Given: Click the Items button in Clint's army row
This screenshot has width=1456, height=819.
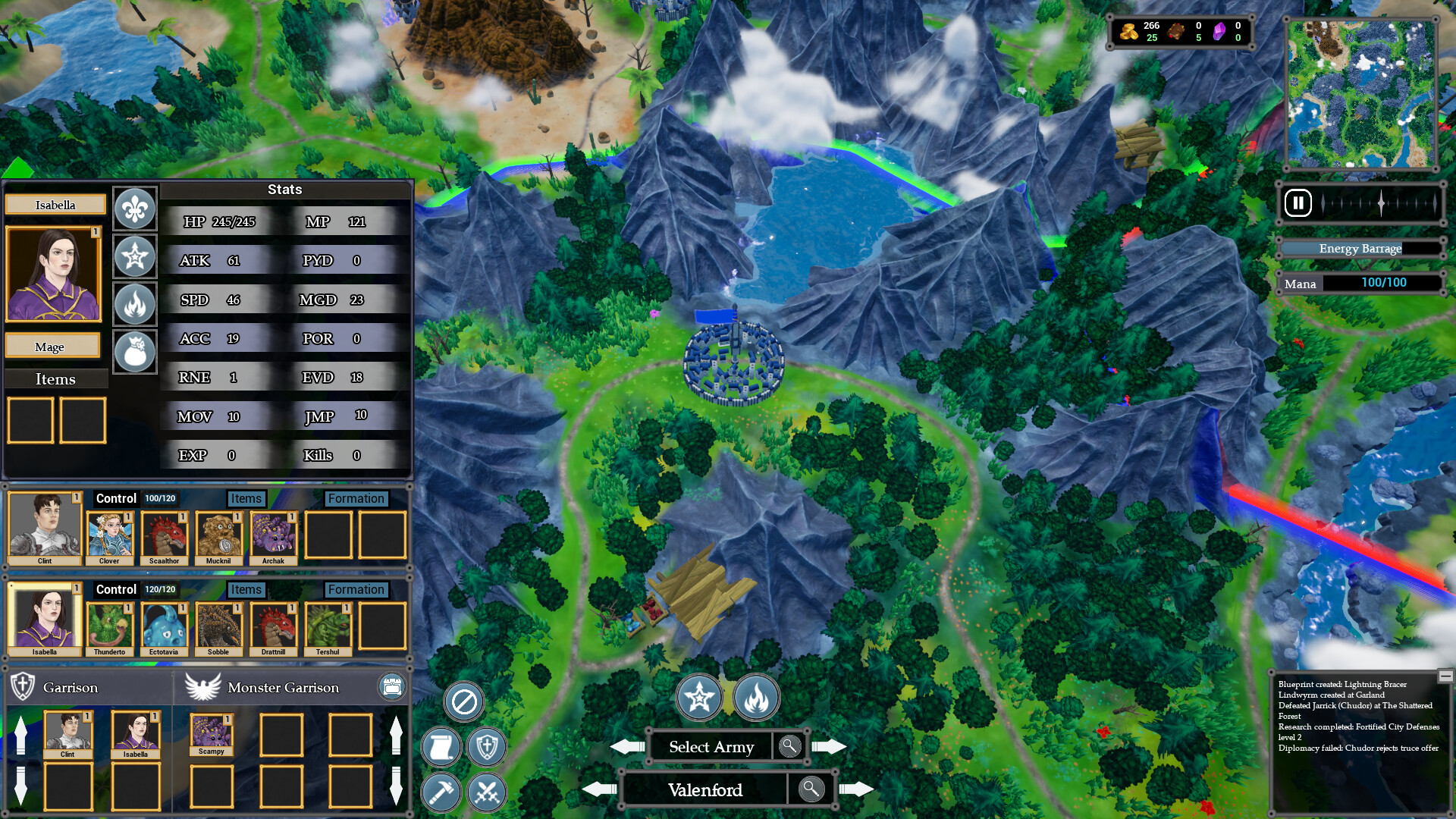Looking at the screenshot, I should click(x=246, y=498).
